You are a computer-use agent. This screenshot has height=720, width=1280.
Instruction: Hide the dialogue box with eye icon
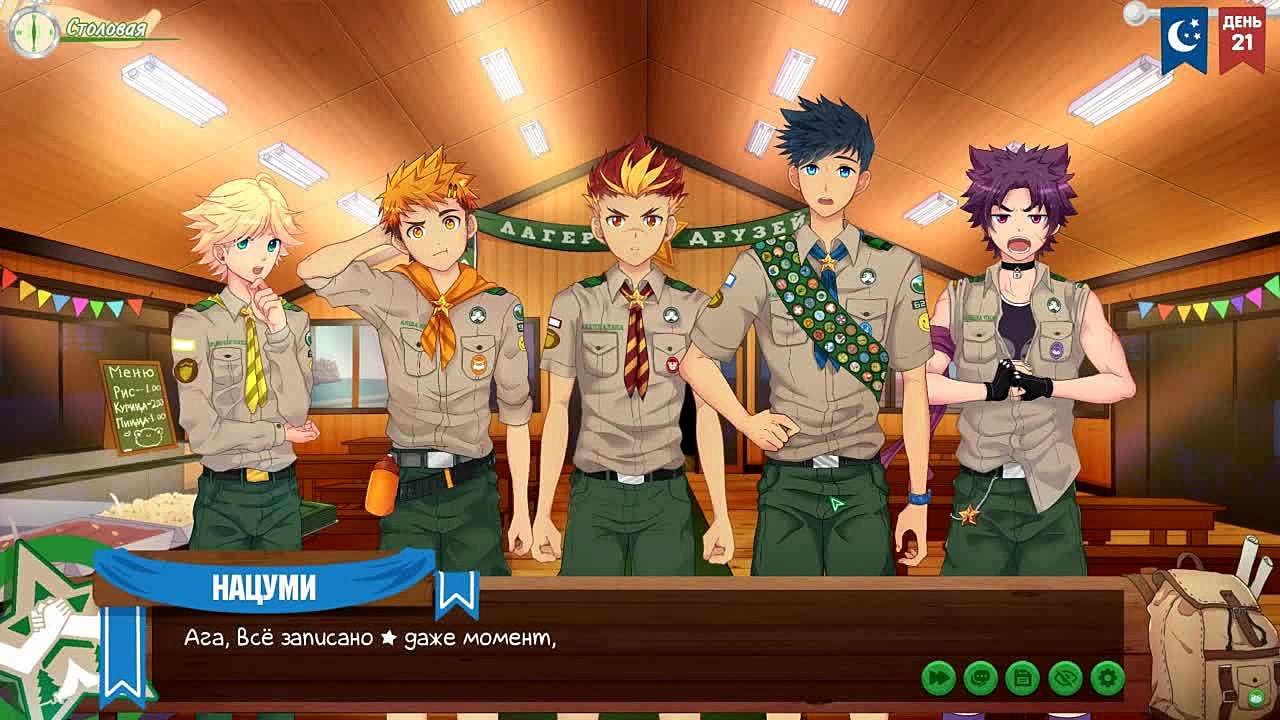click(x=1065, y=678)
